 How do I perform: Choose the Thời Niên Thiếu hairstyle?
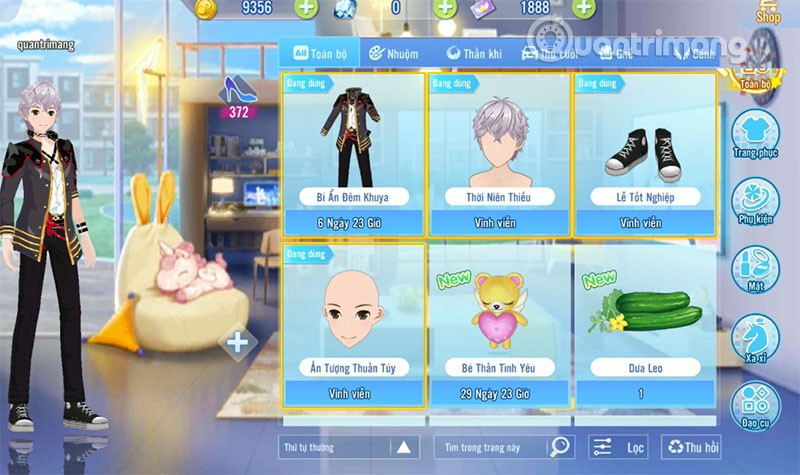pos(499,152)
